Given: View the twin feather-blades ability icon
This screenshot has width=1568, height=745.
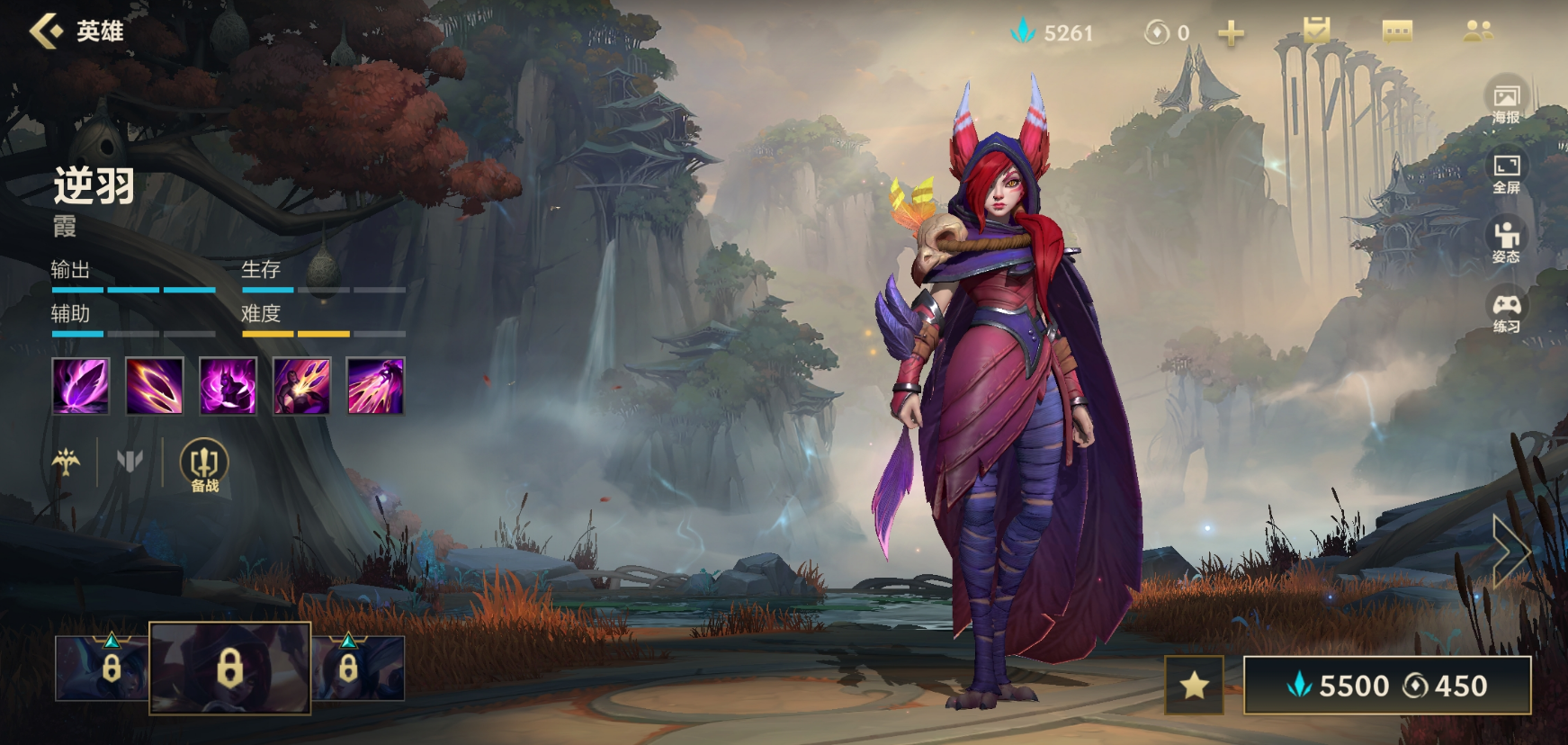Looking at the screenshot, I should click(x=155, y=386).
